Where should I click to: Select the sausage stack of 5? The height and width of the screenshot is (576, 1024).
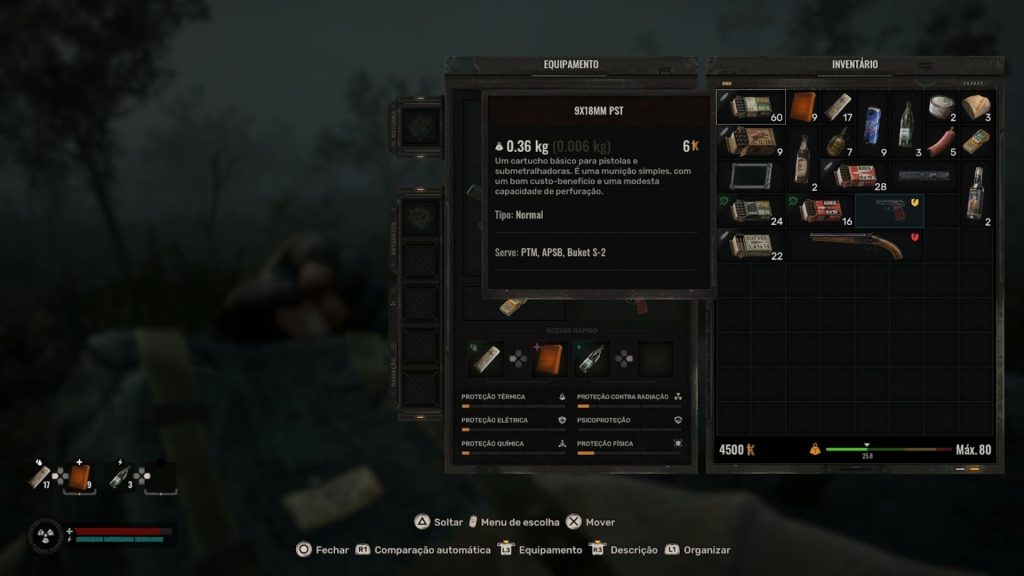(x=940, y=142)
